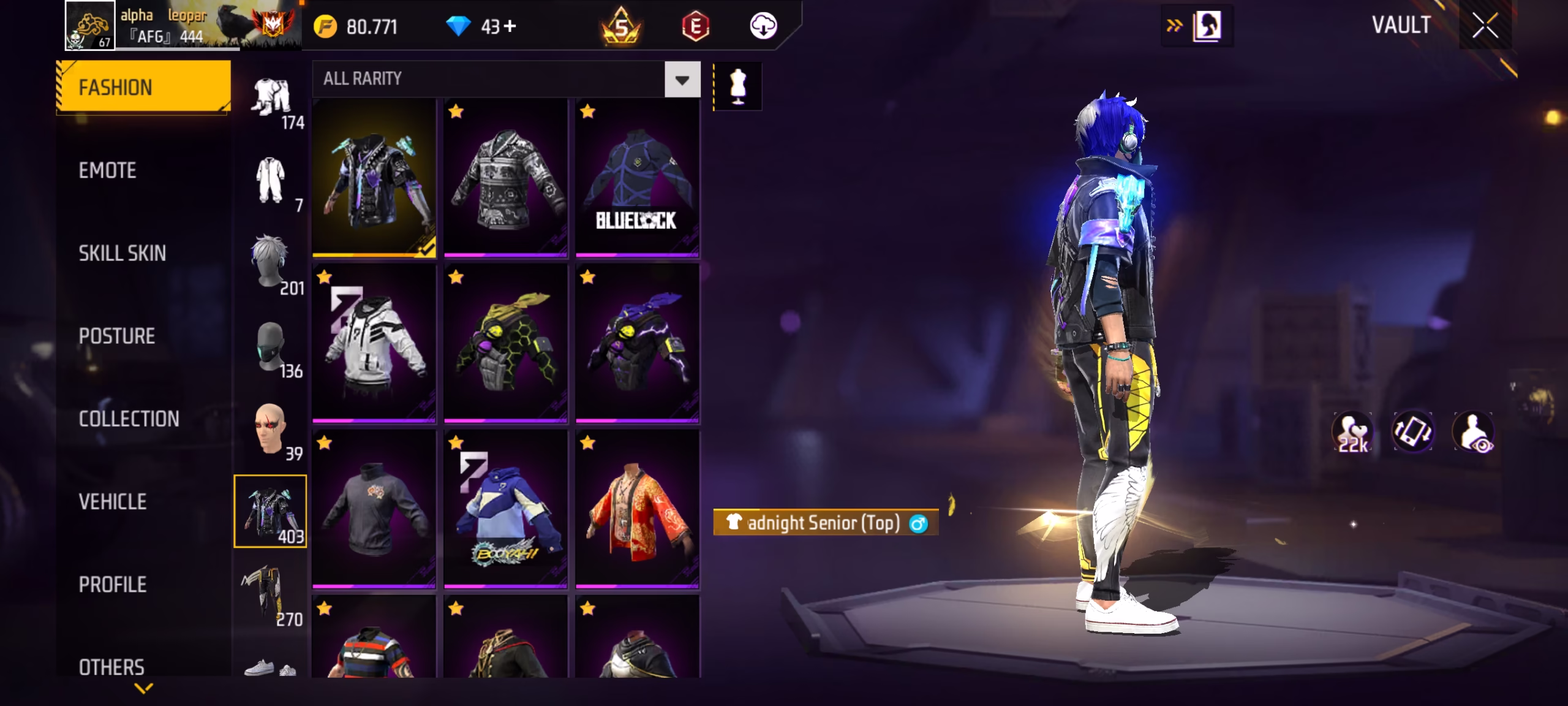1568x706 pixels.
Task: Choose the white Z hoodie top
Action: (x=374, y=343)
